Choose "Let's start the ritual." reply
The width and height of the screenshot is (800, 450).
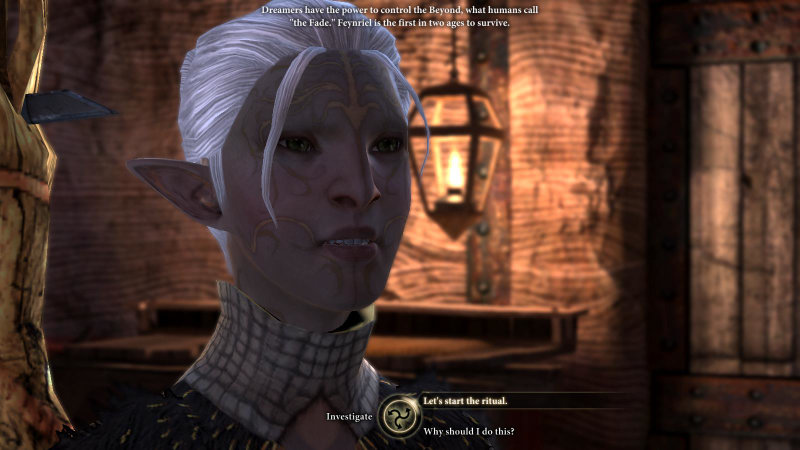(465, 401)
